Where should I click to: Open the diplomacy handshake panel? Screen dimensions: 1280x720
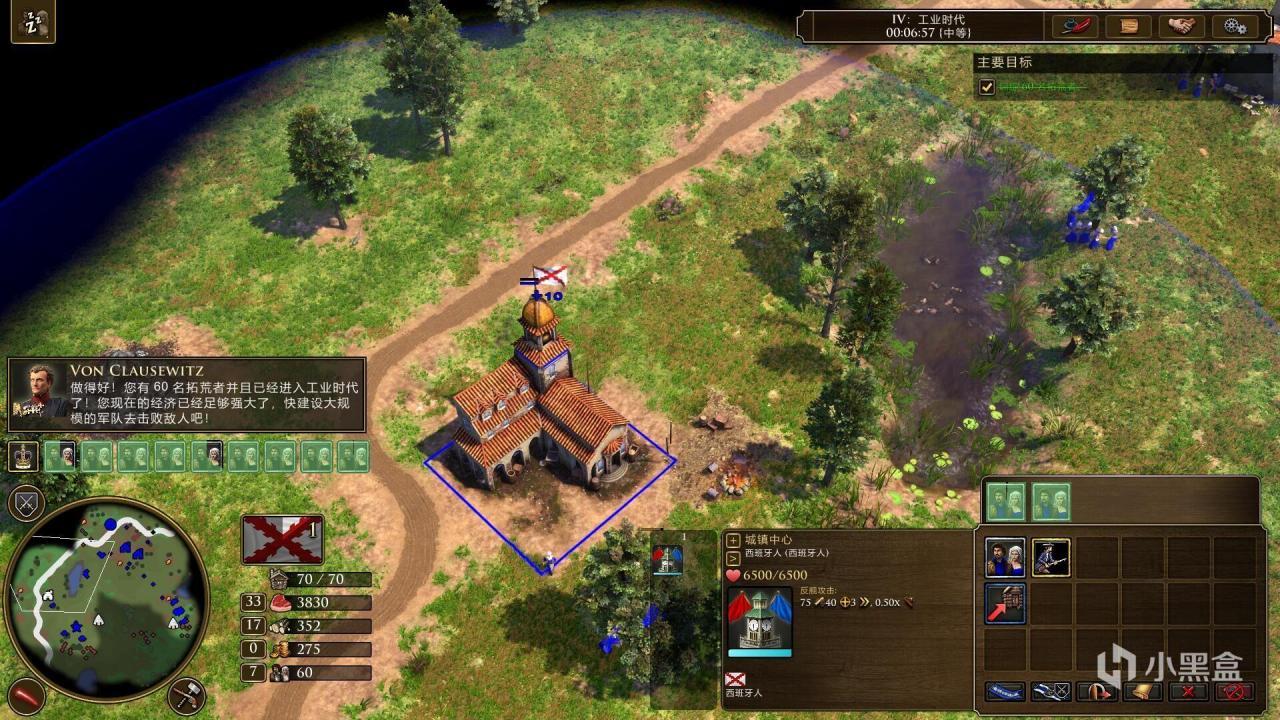point(1184,27)
